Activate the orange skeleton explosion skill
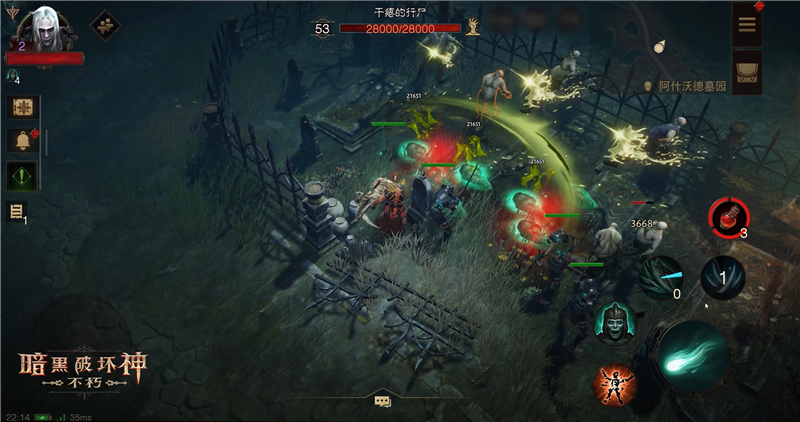Viewport: 800px width, 422px height. coord(616,384)
